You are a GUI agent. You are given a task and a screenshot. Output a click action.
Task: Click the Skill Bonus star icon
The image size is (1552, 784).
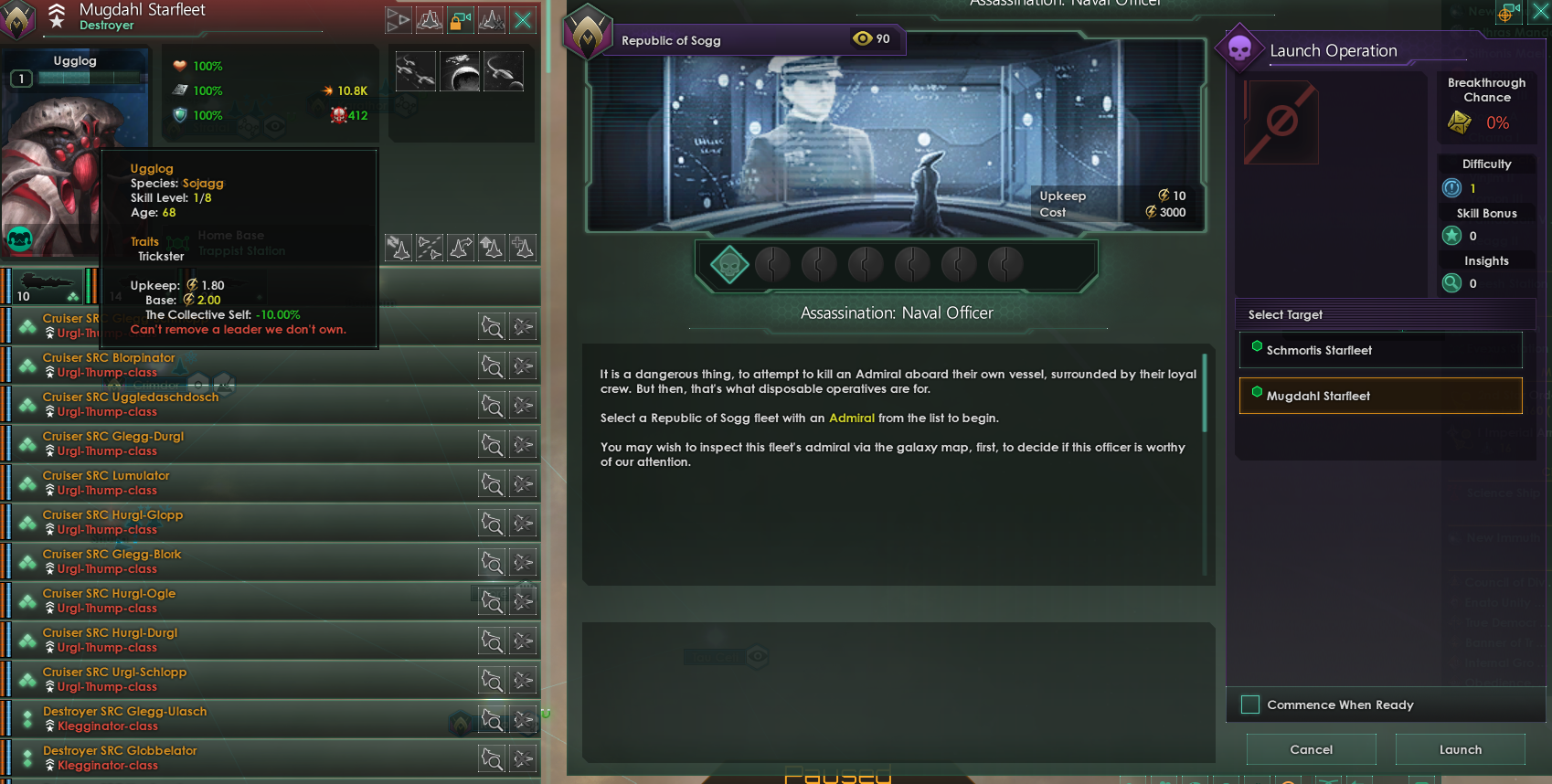(x=1452, y=236)
